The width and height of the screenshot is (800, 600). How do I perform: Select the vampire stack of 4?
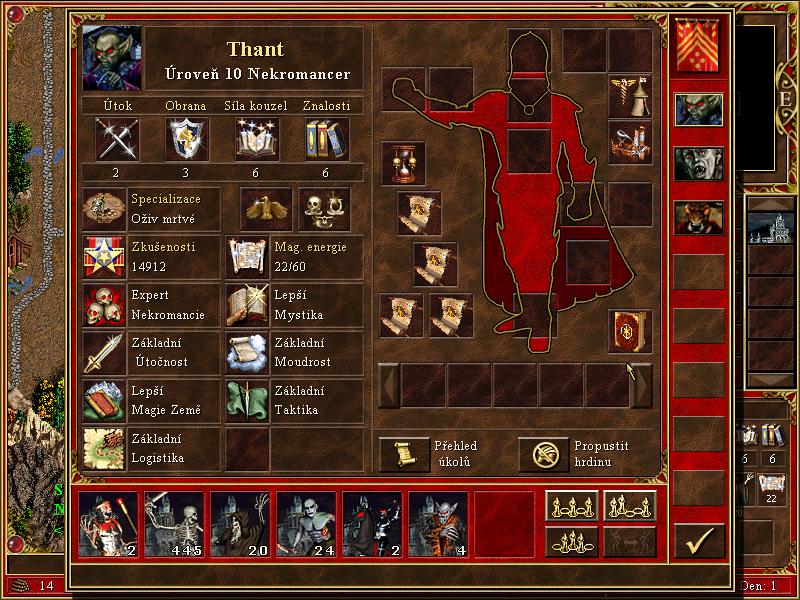(x=438, y=524)
